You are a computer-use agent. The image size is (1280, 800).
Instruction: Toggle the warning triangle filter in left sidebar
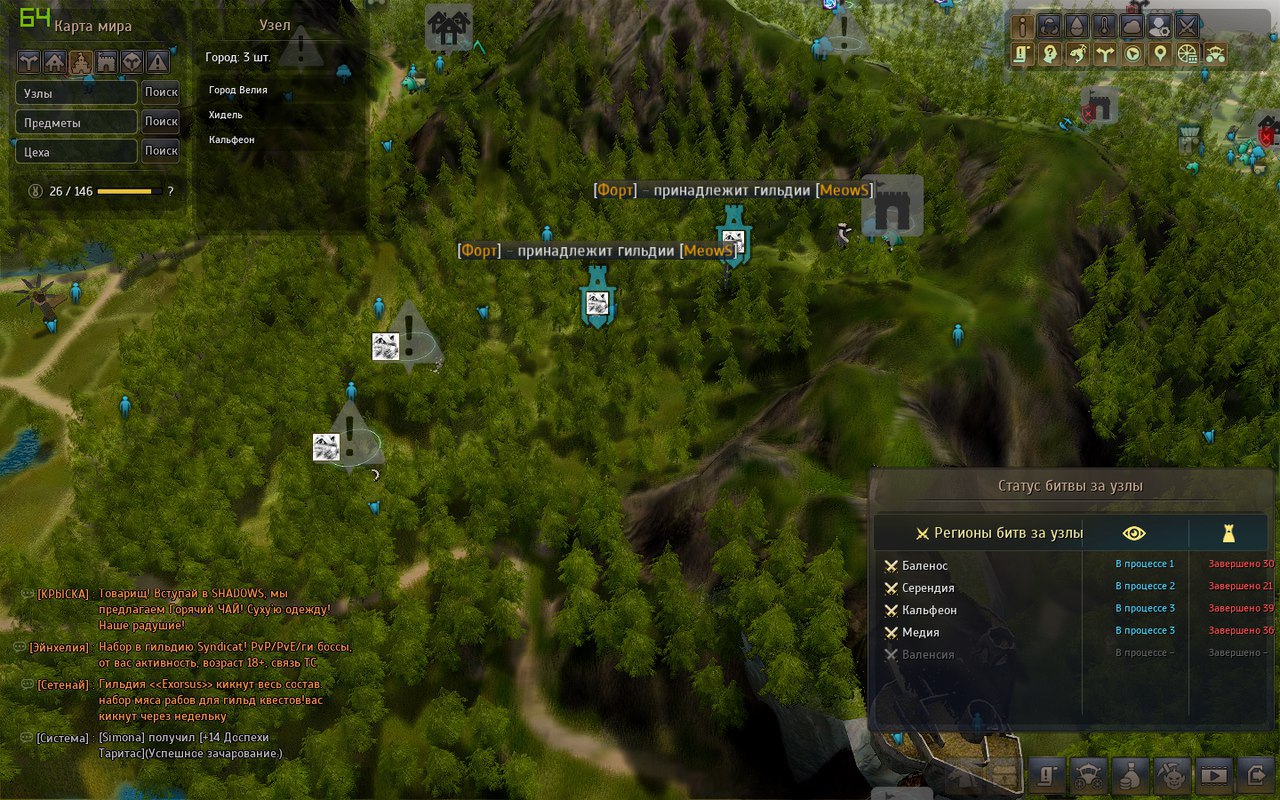pos(157,62)
